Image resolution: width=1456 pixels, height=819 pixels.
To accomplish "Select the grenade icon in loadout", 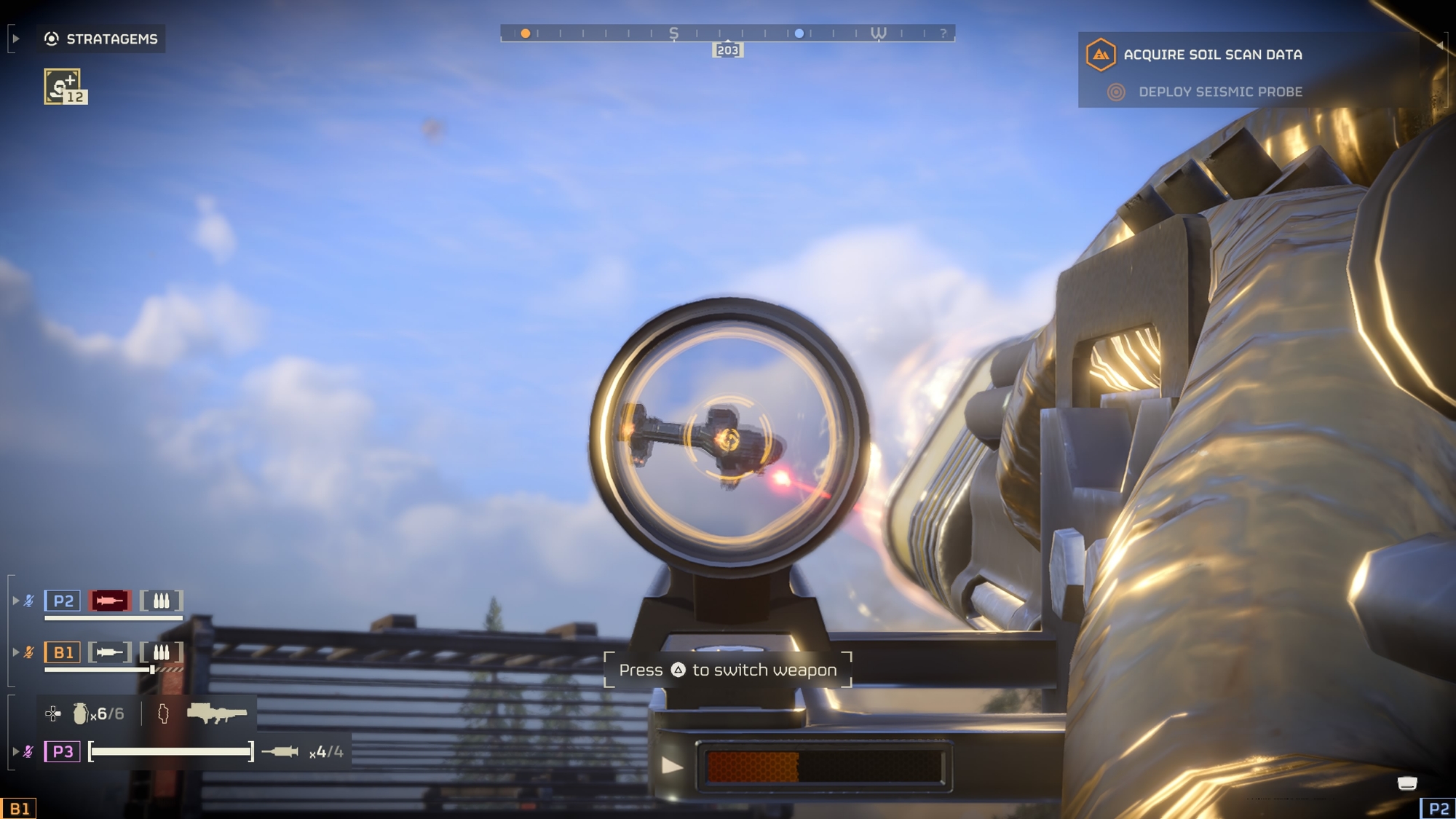I will click(80, 713).
